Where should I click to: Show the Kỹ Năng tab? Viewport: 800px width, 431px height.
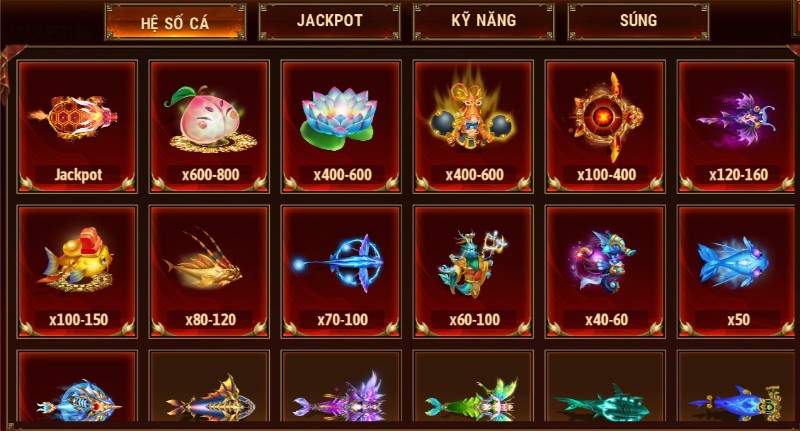[485, 21]
